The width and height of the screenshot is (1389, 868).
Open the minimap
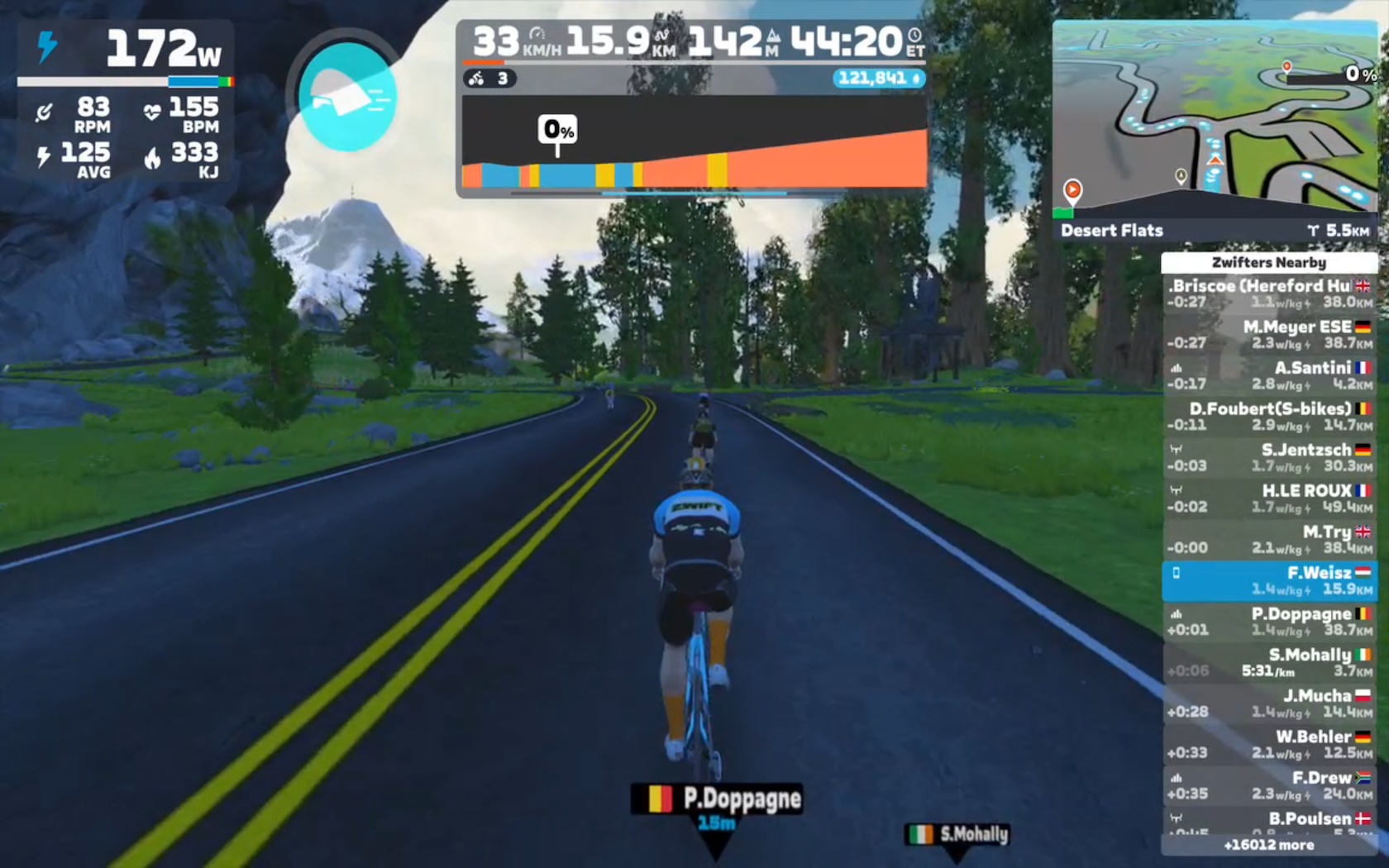(1214, 120)
